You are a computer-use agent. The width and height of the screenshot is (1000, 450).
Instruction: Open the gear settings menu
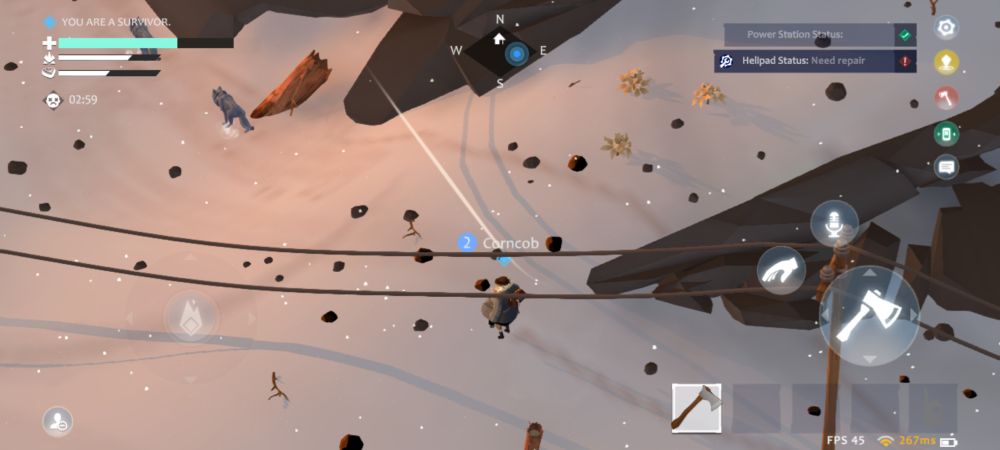tap(945, 27)
